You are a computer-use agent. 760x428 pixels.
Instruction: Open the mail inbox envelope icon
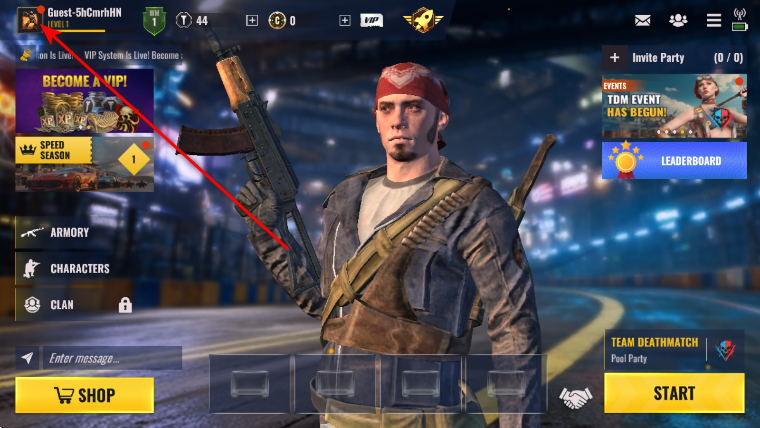(x=642, y=20)
